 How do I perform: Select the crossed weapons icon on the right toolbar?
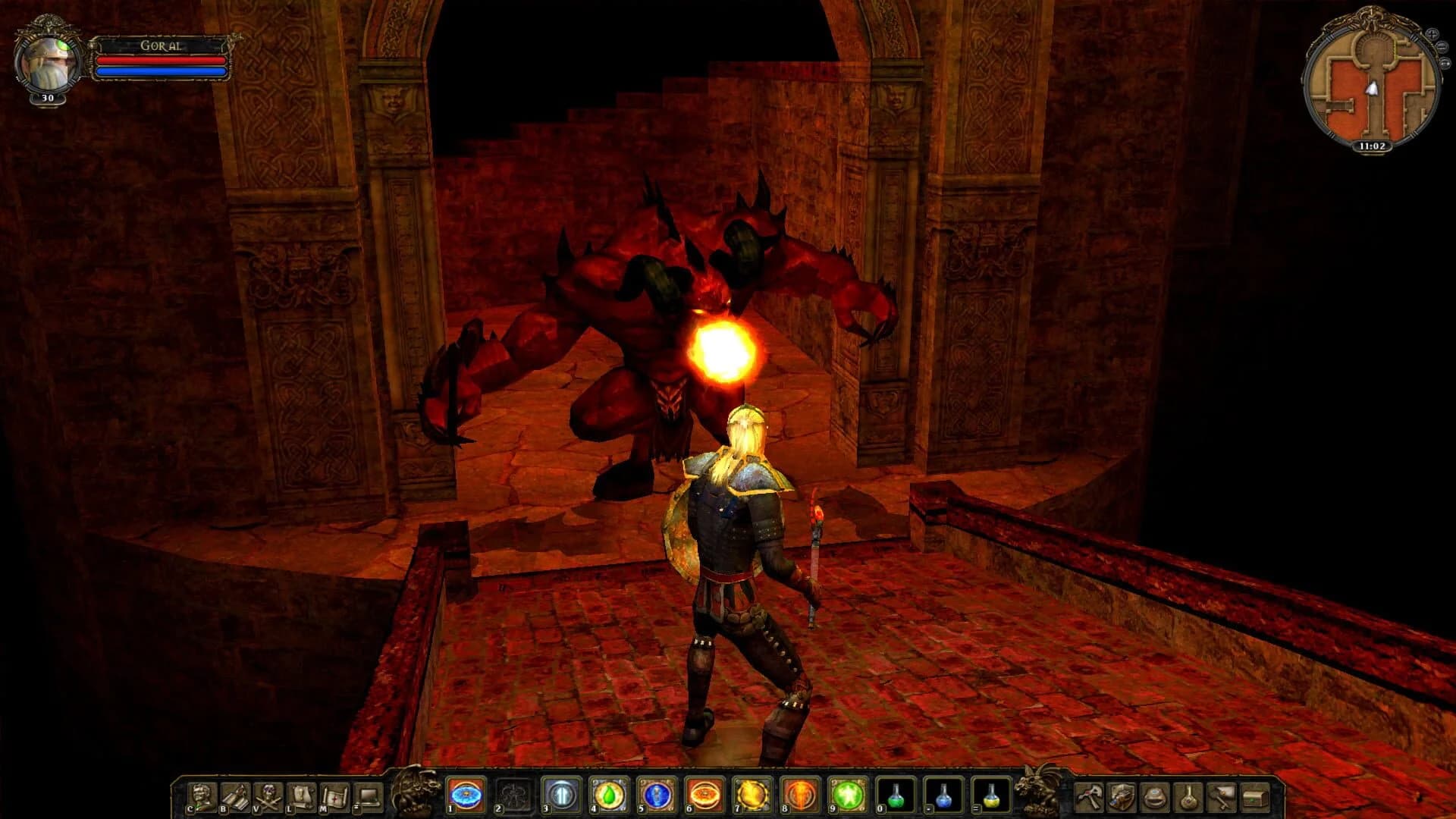1090,796
